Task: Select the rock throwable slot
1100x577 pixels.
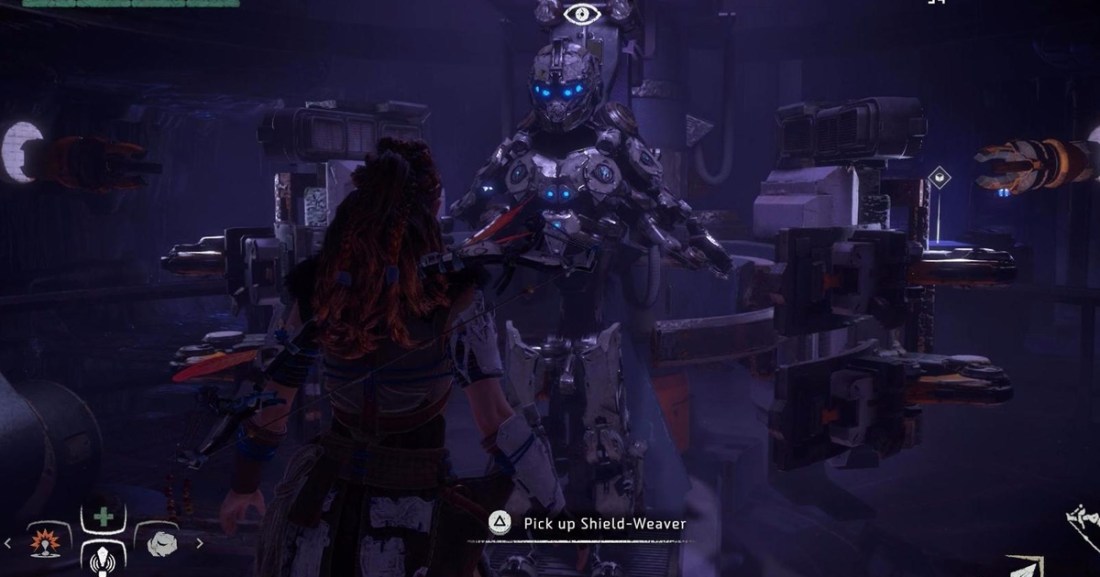Action: (x=161, y=542)
